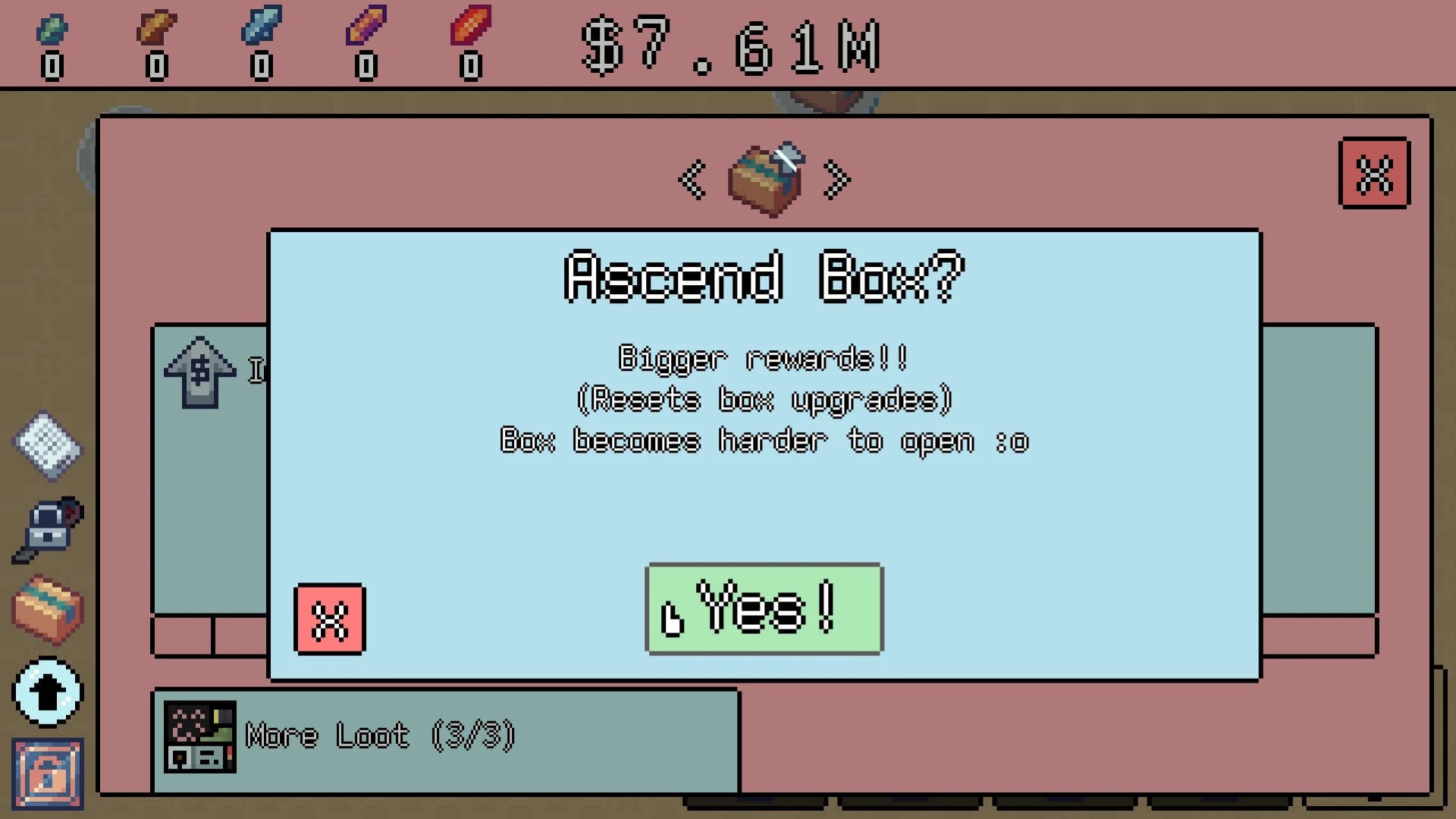Activate the dollar upgrade arrow icon
This screenshot has height=819, width=1456.
tap(199, 373)
